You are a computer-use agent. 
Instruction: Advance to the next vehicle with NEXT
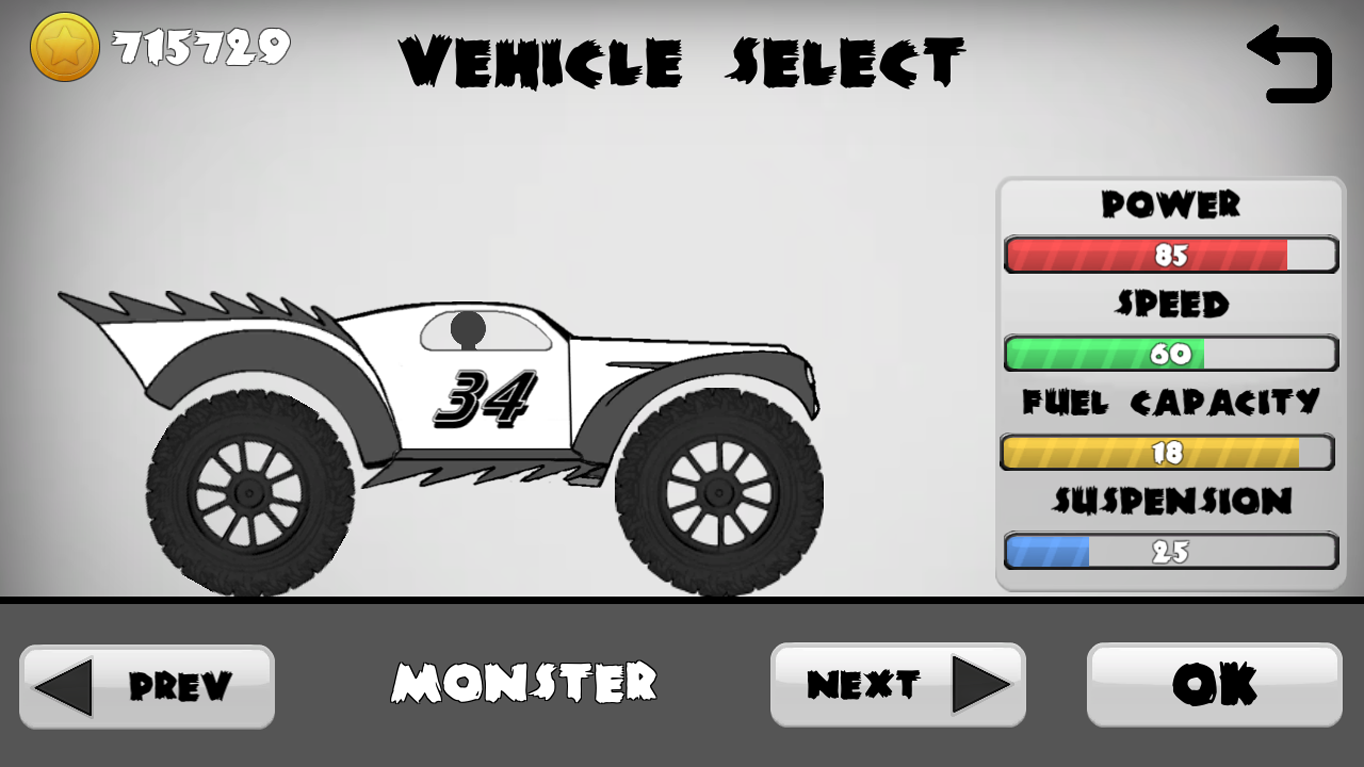coord(897,684)
